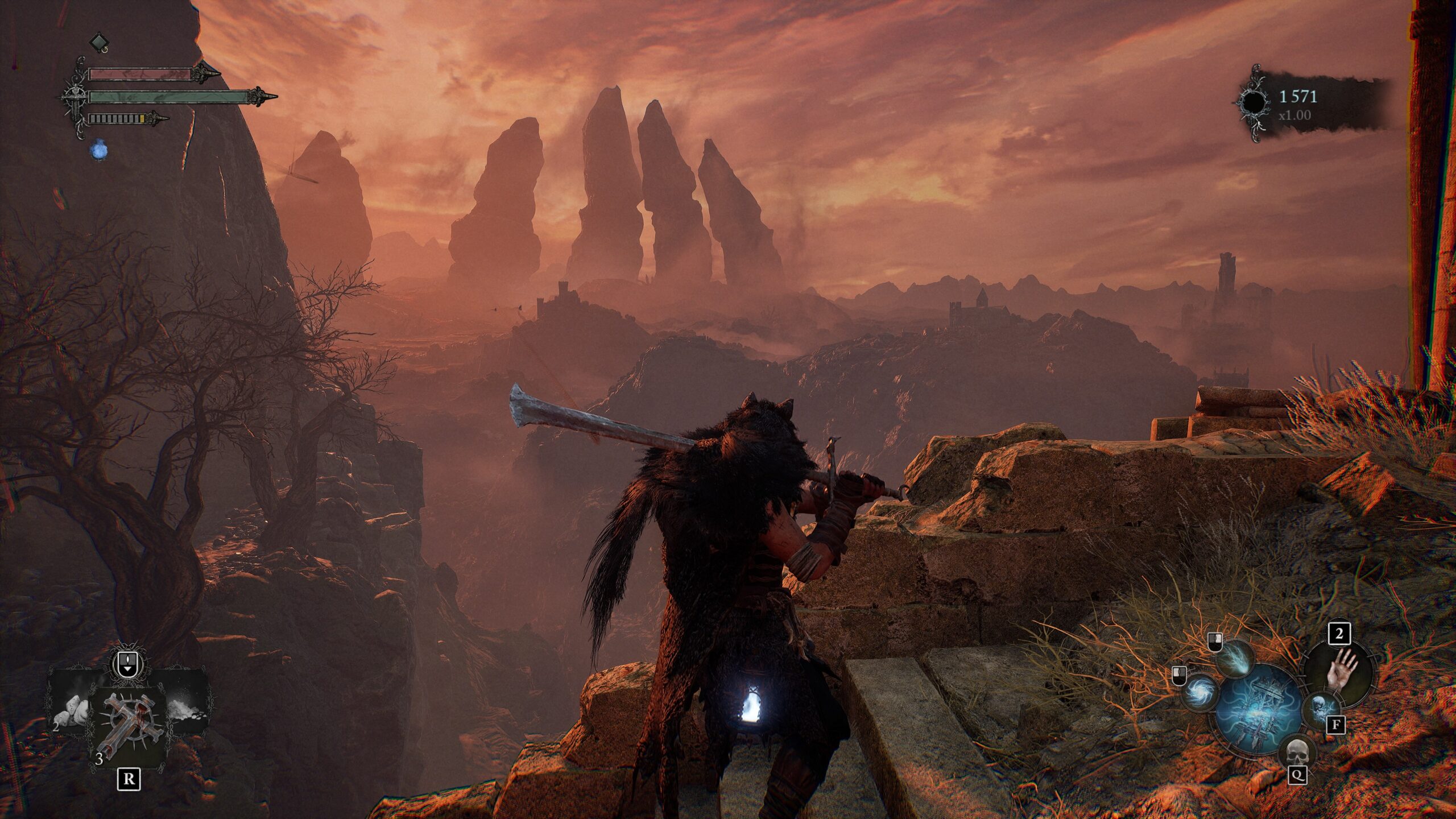Open the quick-item selector with the R key prompt

click(x=129, y=780)
